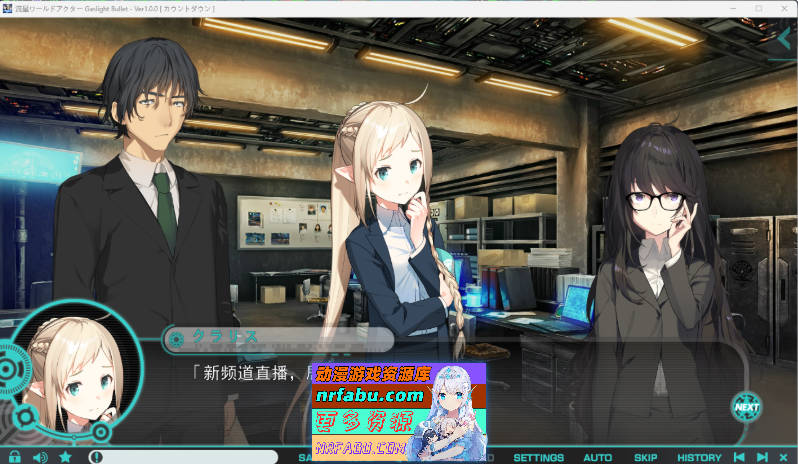This screenshot has height=464, width=798.
Task: Activate SKIP to fast-forward text
Action: [x=645, y=457]
